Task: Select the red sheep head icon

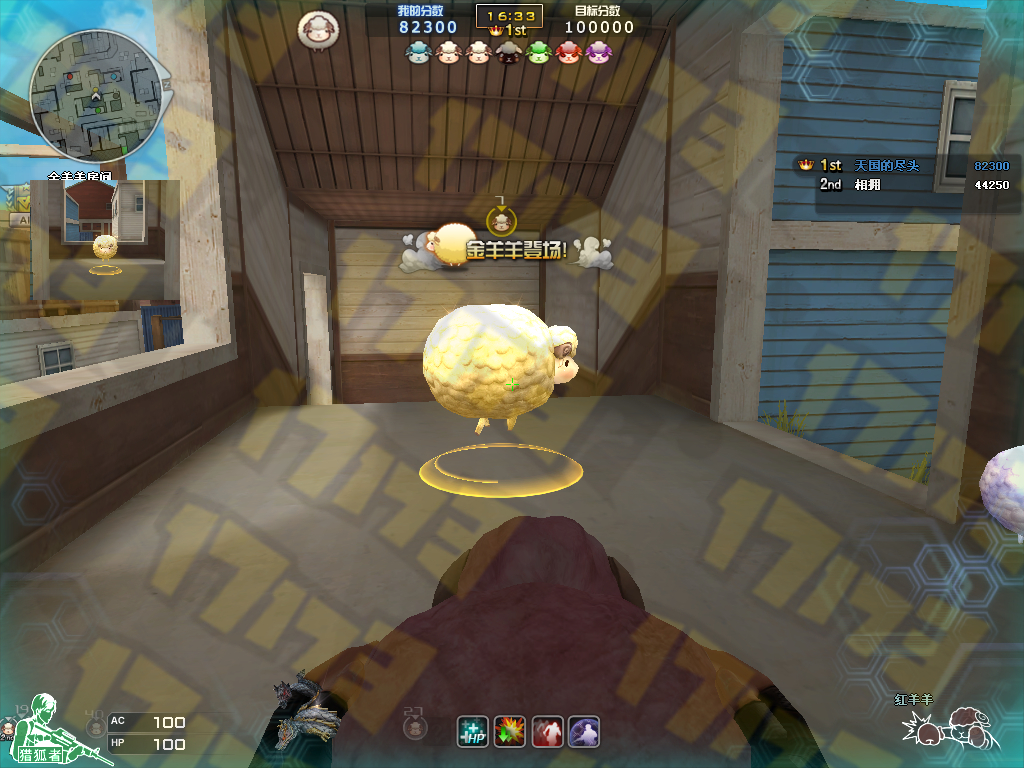Action: [569, 52]
